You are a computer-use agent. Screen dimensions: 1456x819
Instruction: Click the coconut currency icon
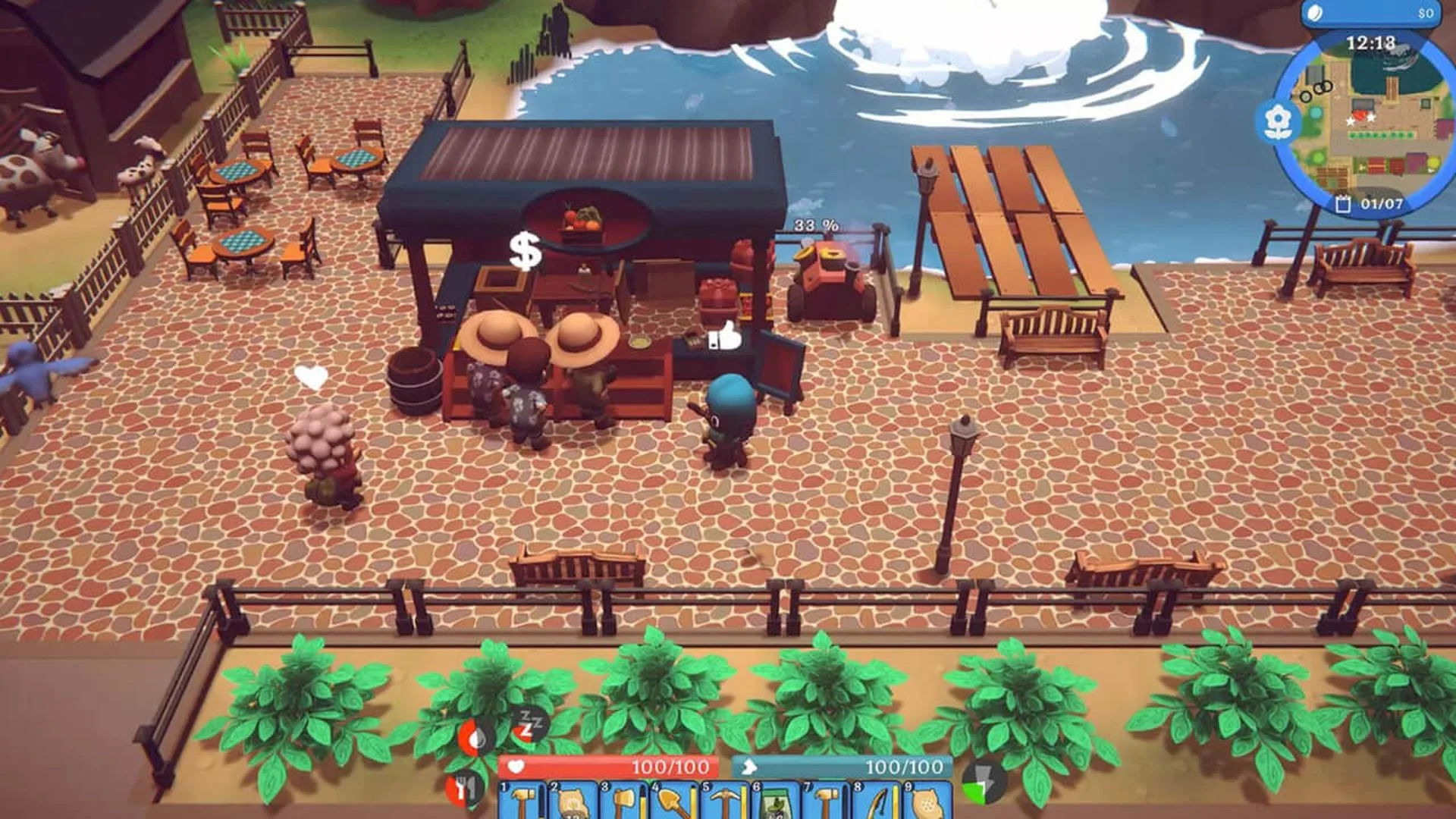coord(1313,13)
